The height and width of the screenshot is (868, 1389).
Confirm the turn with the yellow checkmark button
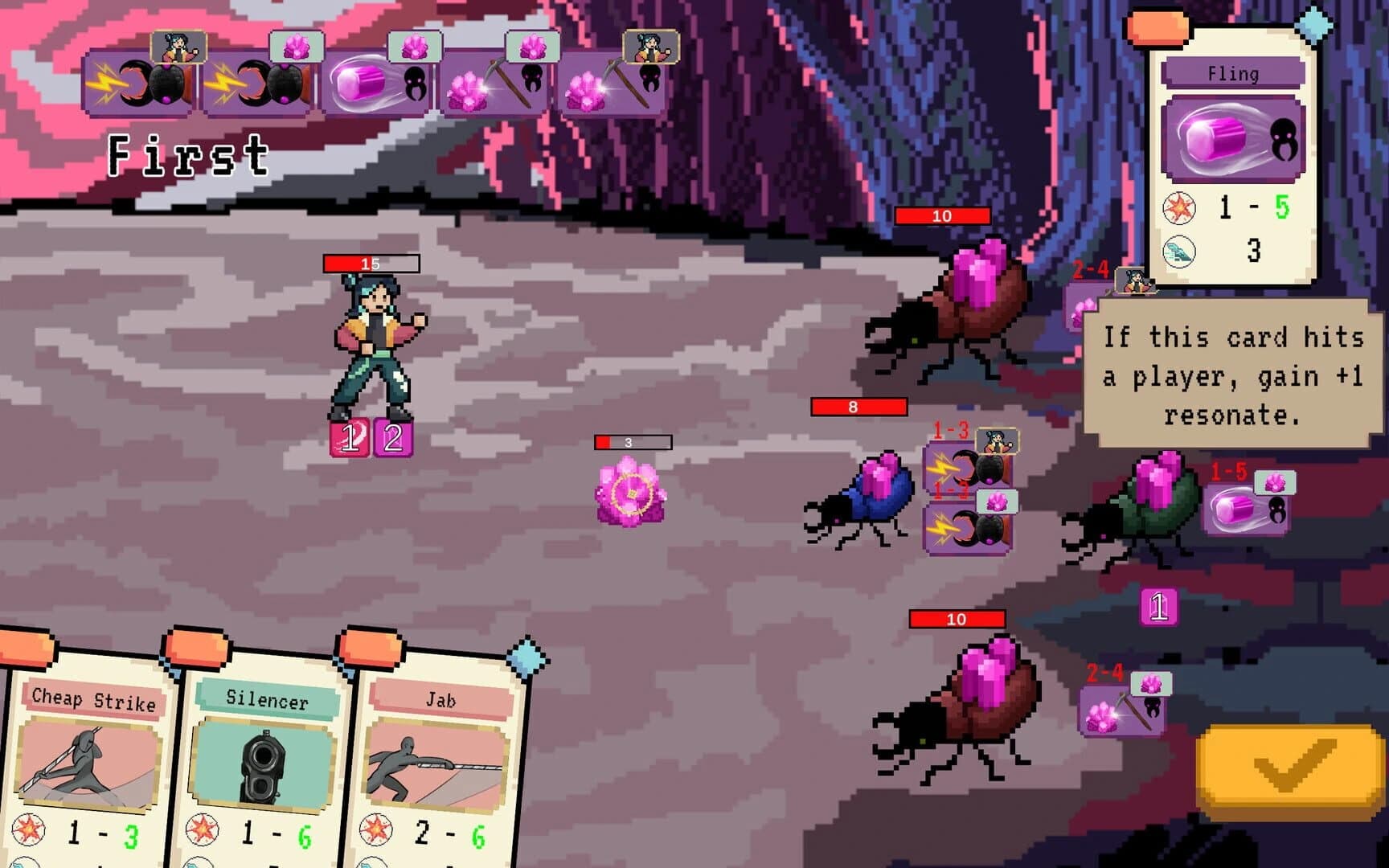click(1286, 764)
